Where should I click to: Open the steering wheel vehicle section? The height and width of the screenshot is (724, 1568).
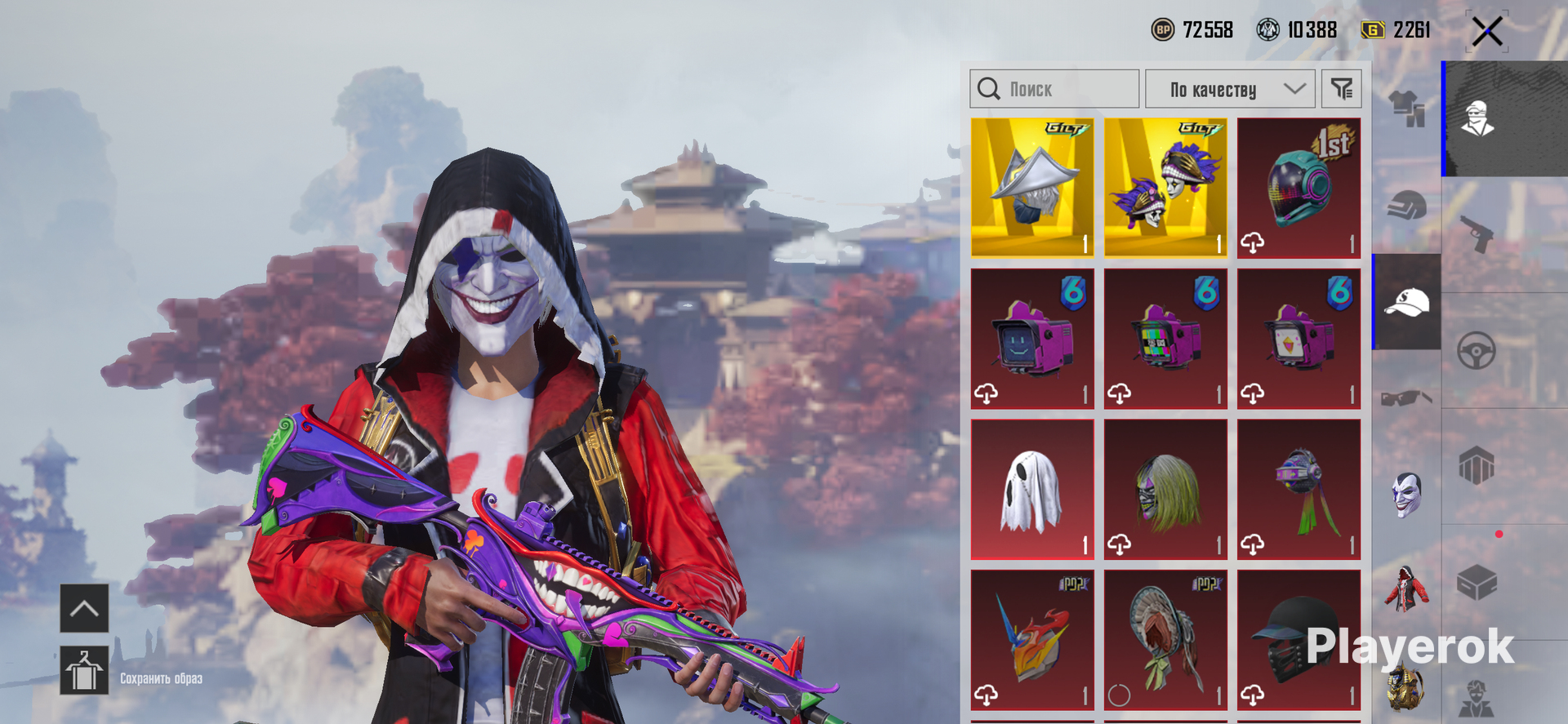(1476, 351)
